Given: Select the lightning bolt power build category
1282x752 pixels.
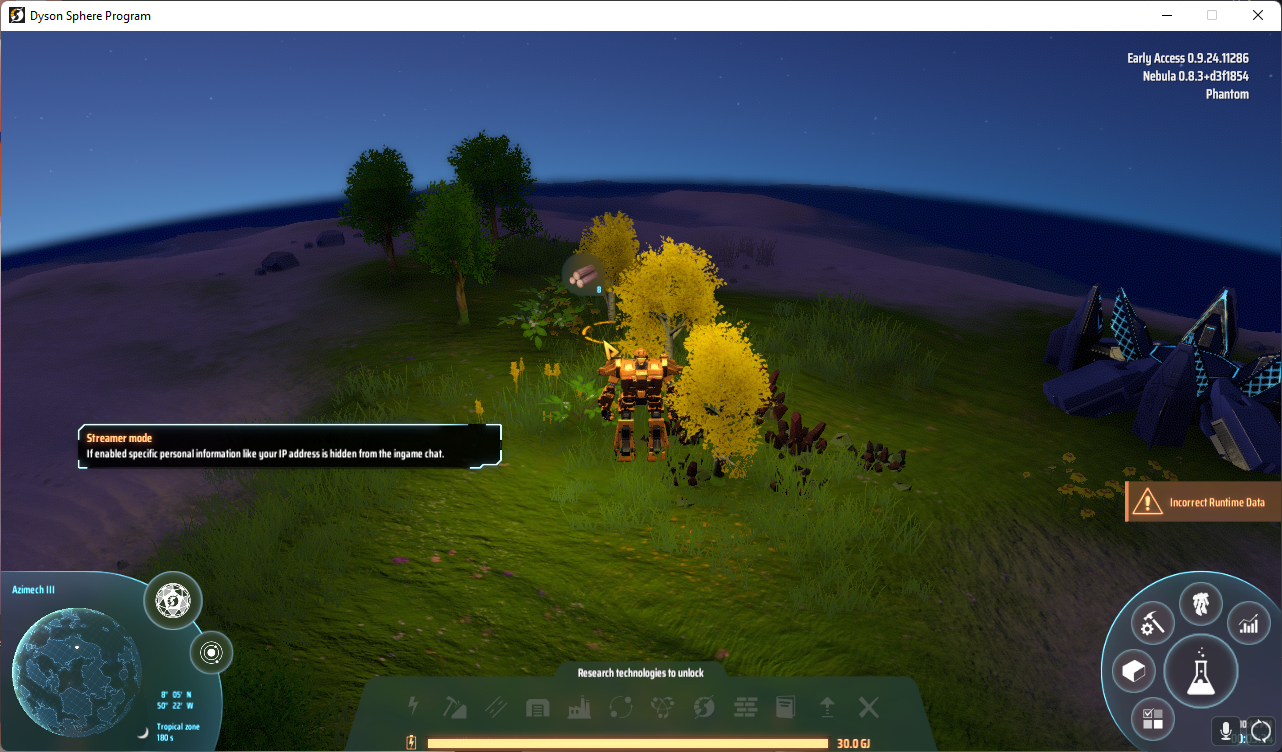Looking at the screenshot, I should point(413,707).
